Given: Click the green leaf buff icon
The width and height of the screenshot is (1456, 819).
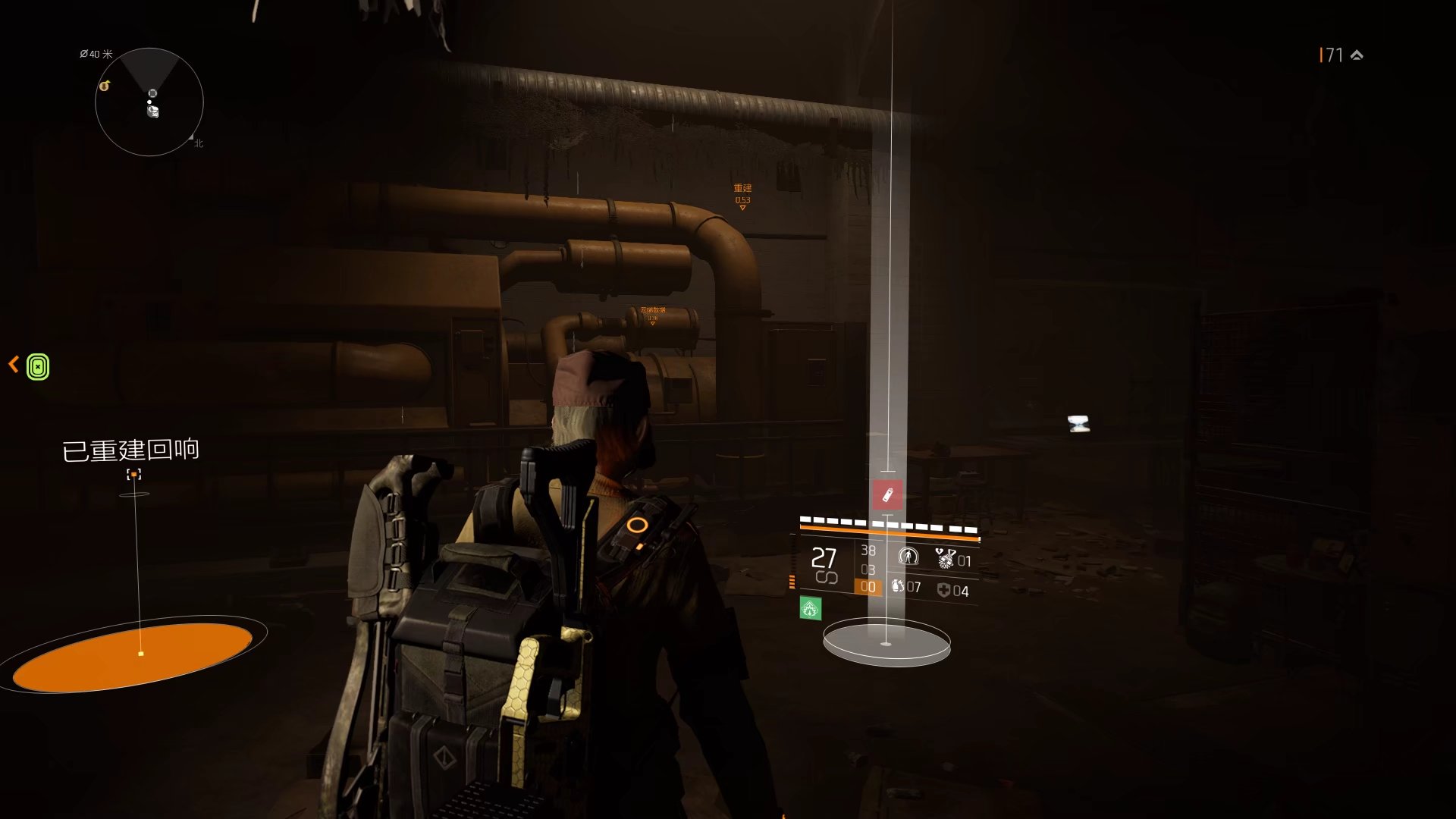Looking at the screenshot, I should [810, 608].
